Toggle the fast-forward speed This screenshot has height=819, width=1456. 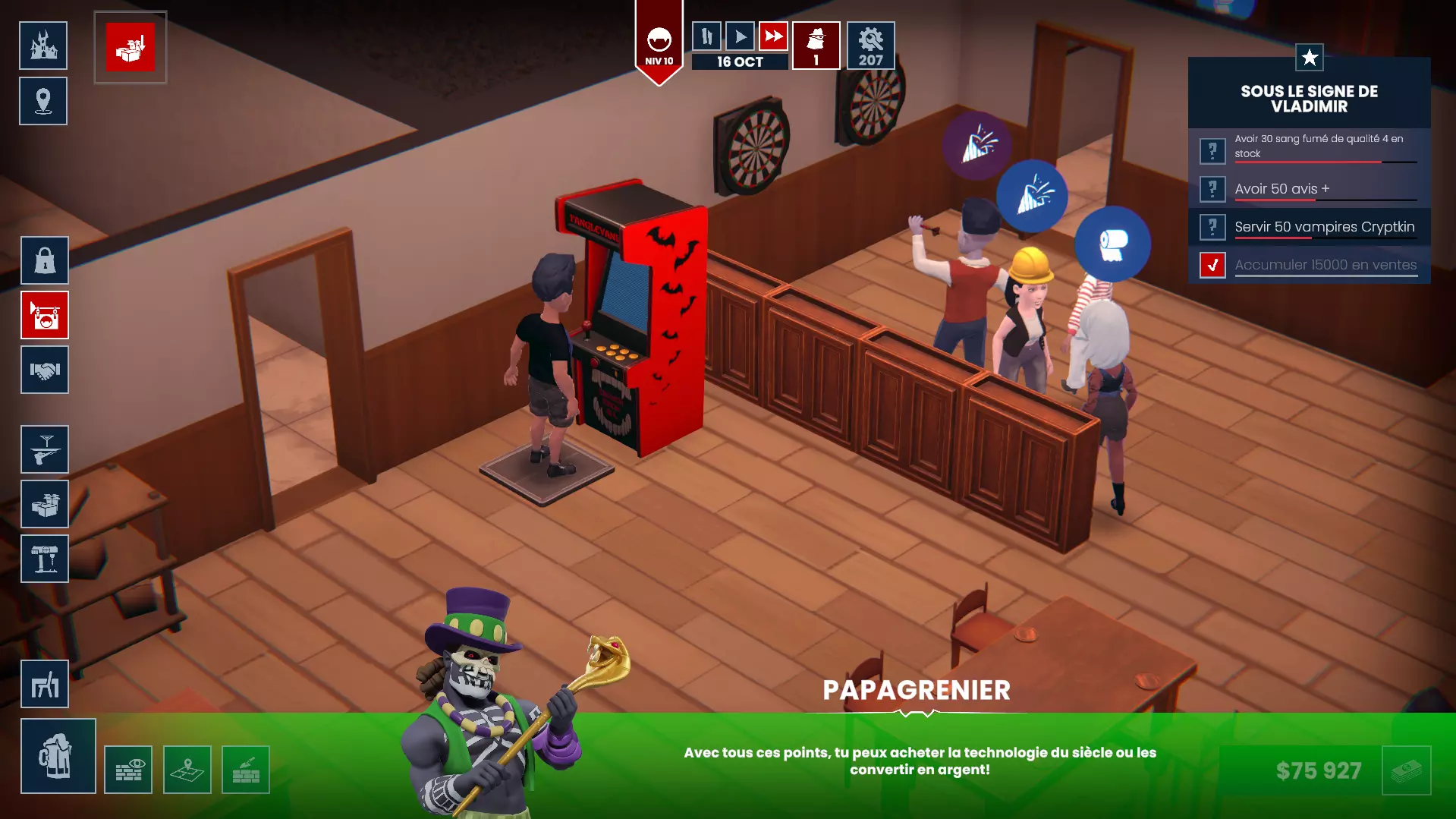click(773, 36)
